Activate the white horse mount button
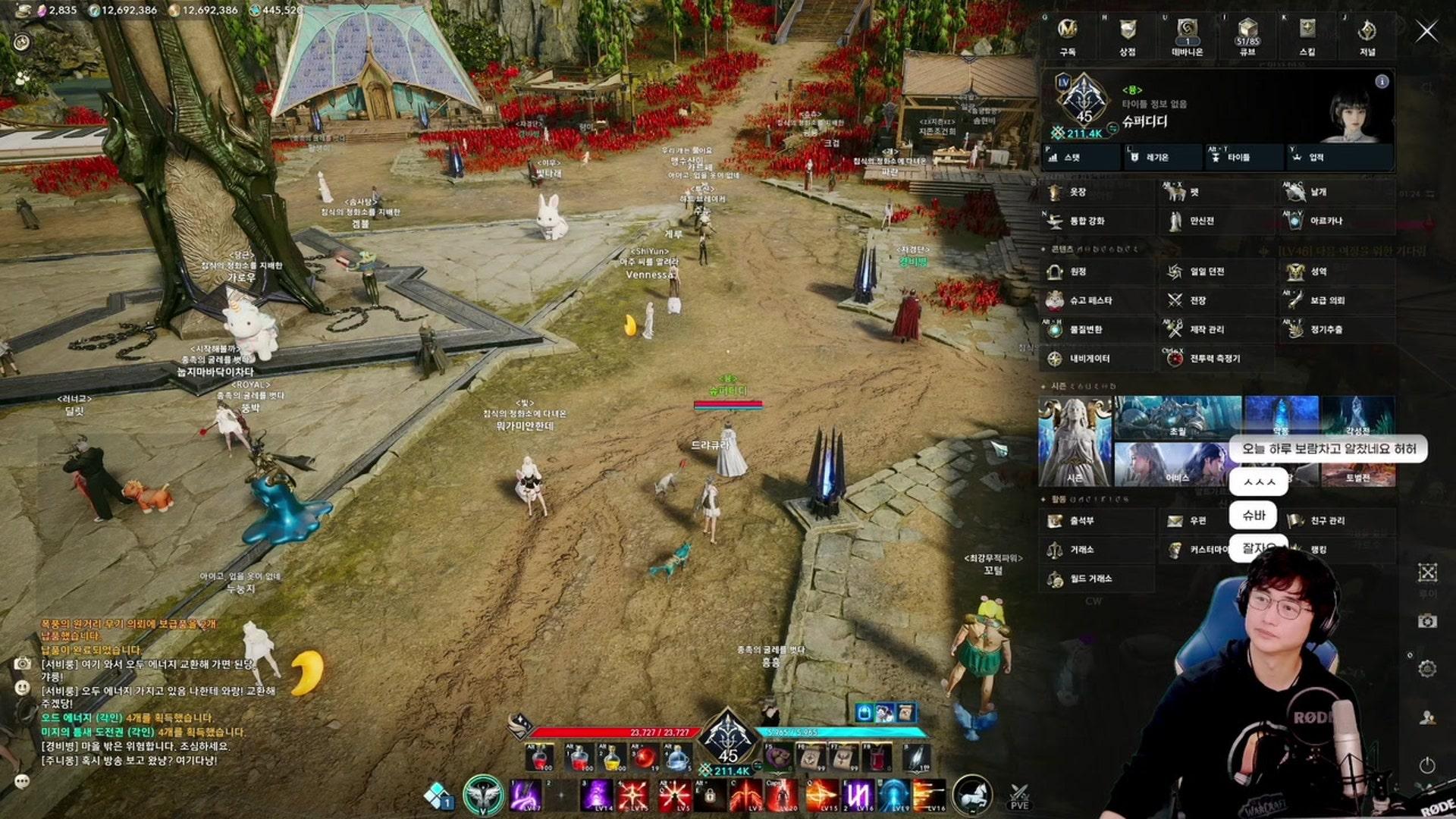This screenshot has width=1456, height=819. pyautogui.click(x=971, y=795)
